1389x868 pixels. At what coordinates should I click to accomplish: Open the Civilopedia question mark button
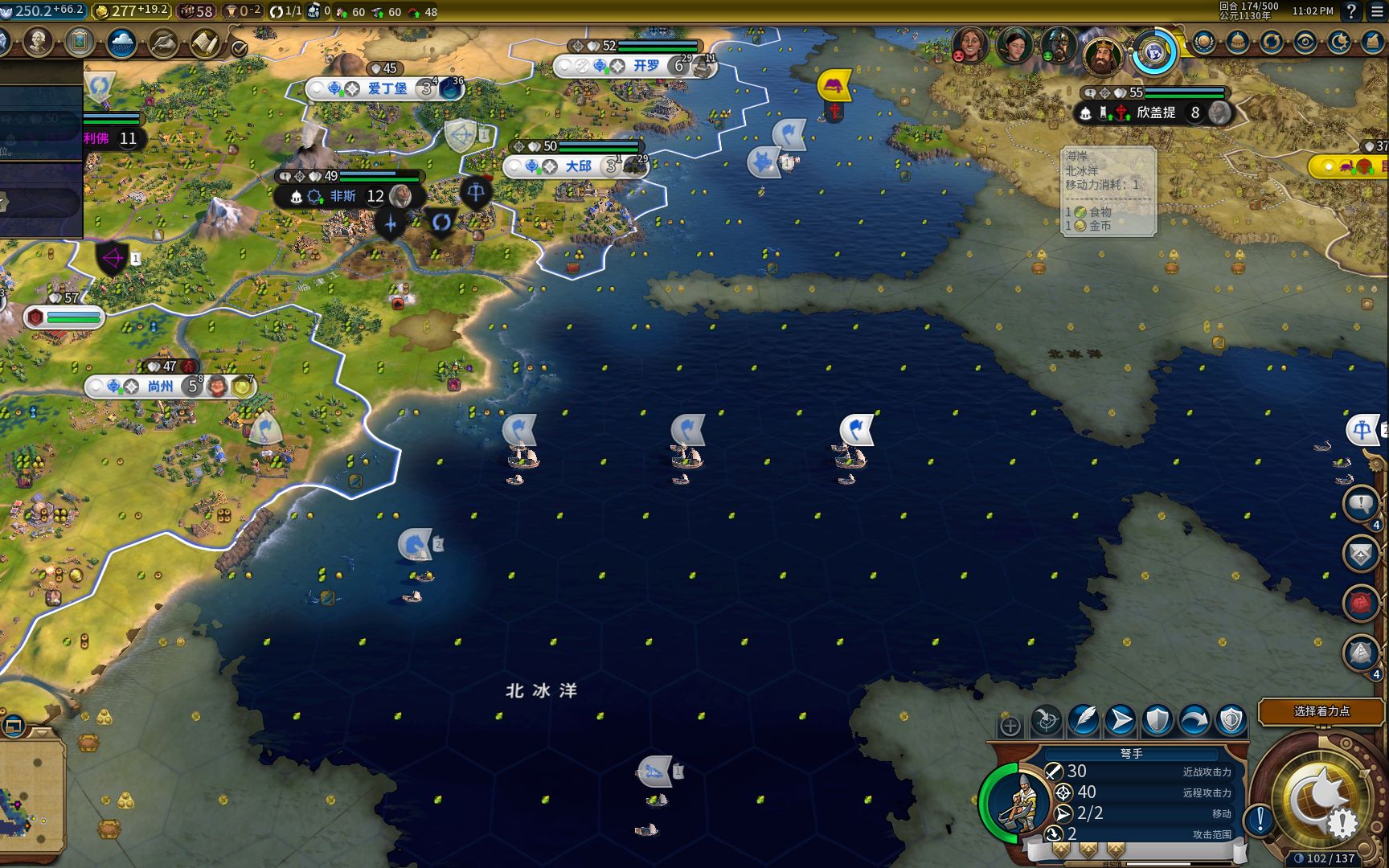click(x=1351, y=11)
